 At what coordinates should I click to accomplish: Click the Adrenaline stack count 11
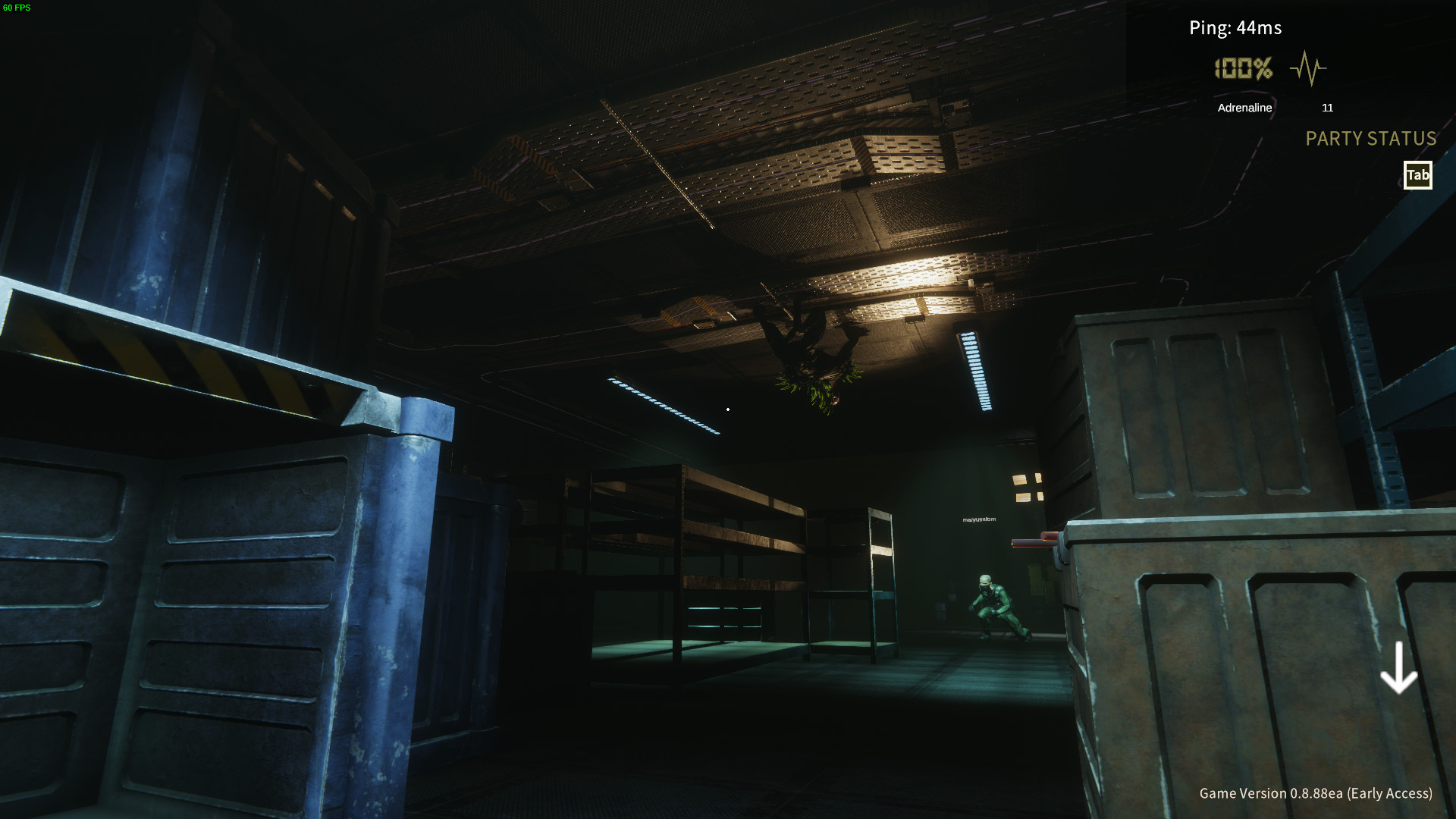(x=1328, y=108)
